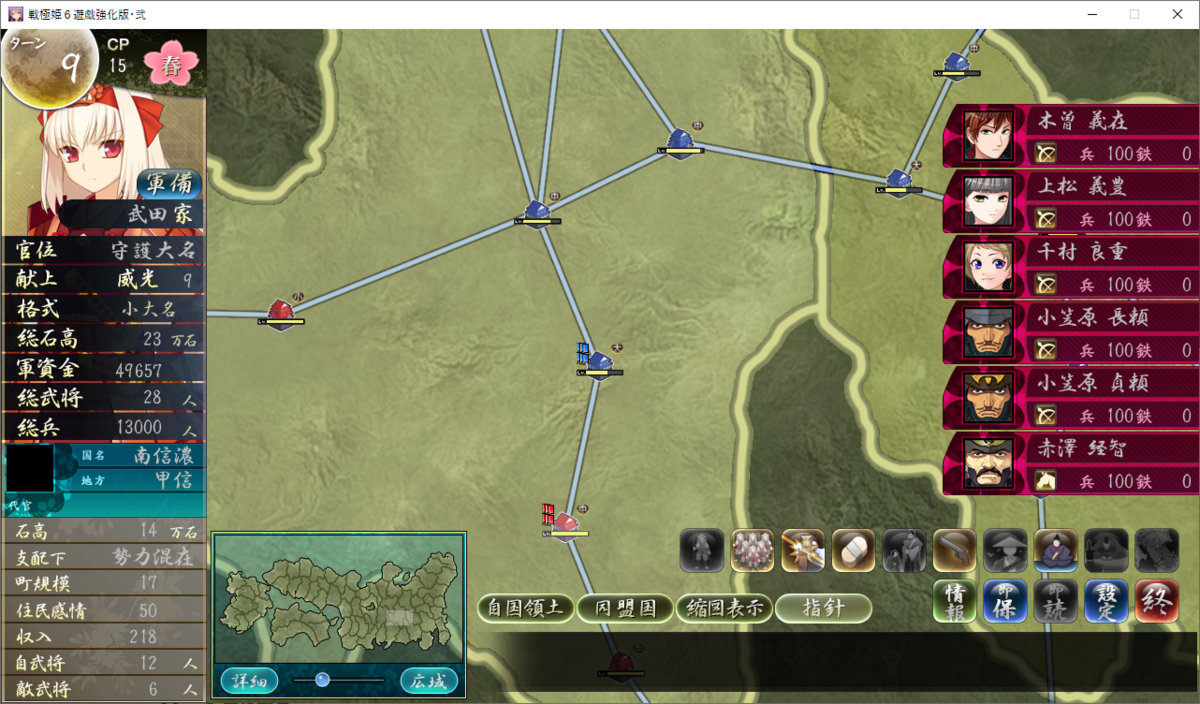
Task: Toggle the 縮図表示 minimap display
Action: click(723, 608)
